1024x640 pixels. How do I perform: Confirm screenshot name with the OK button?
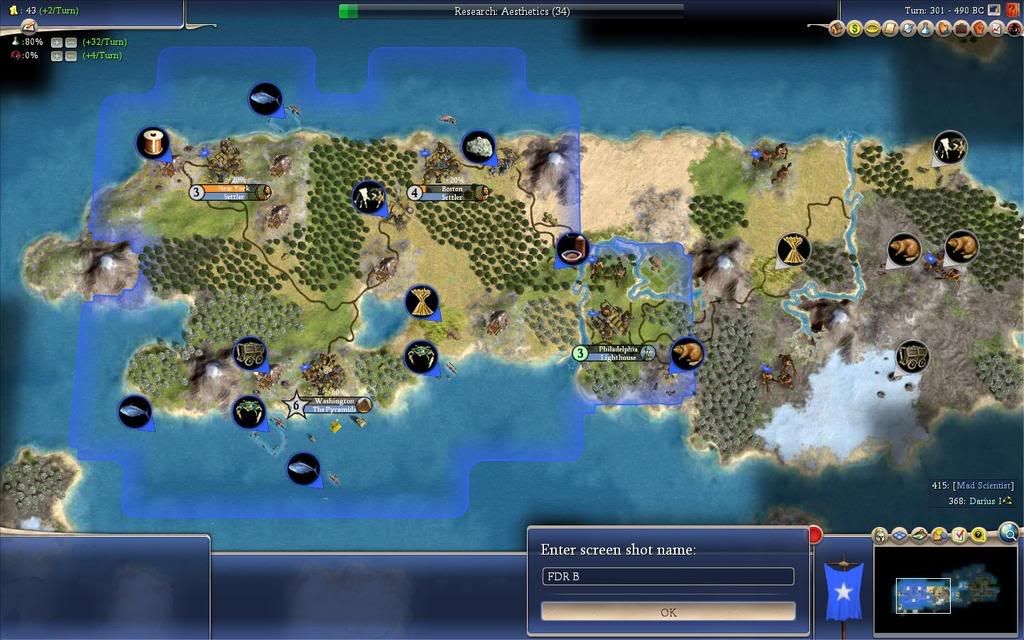[668, 611]
